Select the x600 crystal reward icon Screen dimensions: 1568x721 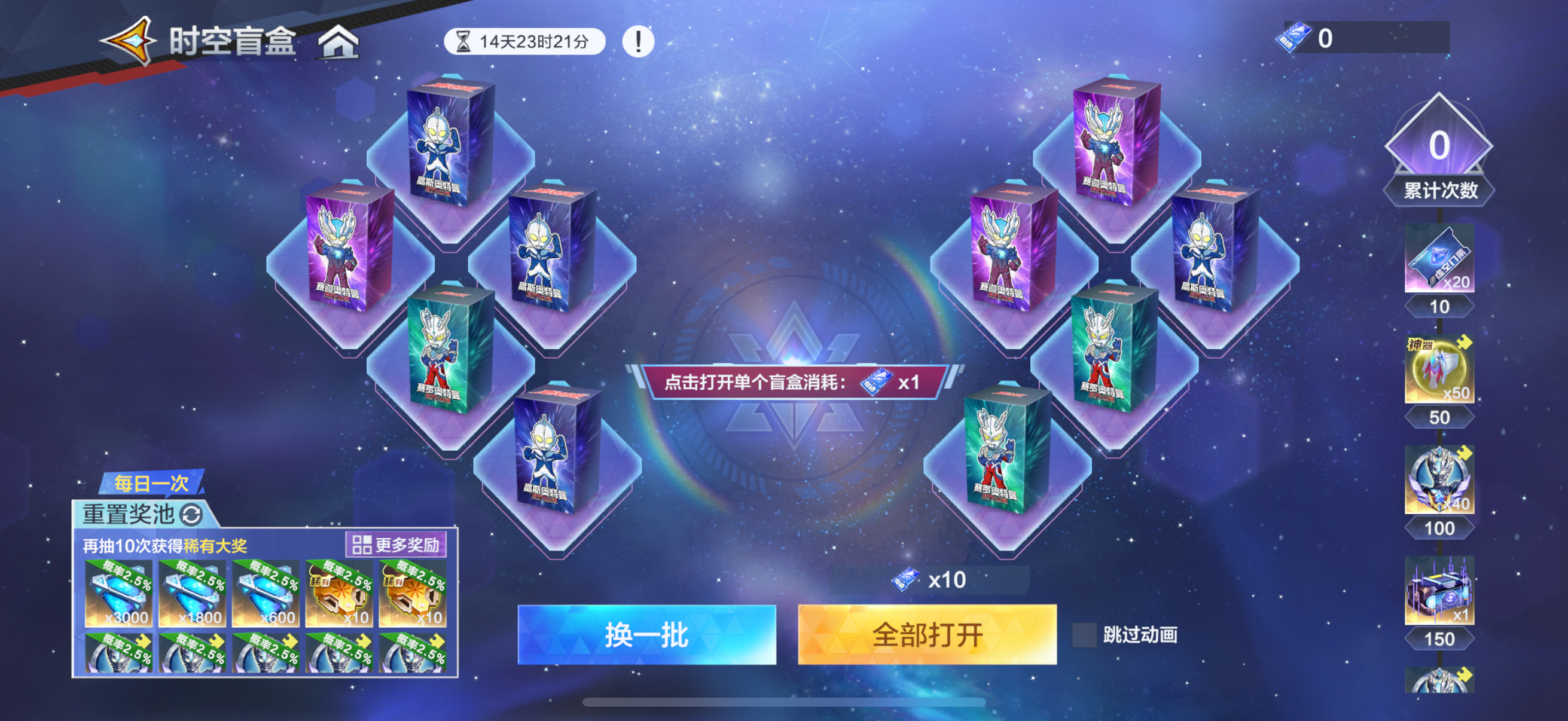(x=266, y=594)
